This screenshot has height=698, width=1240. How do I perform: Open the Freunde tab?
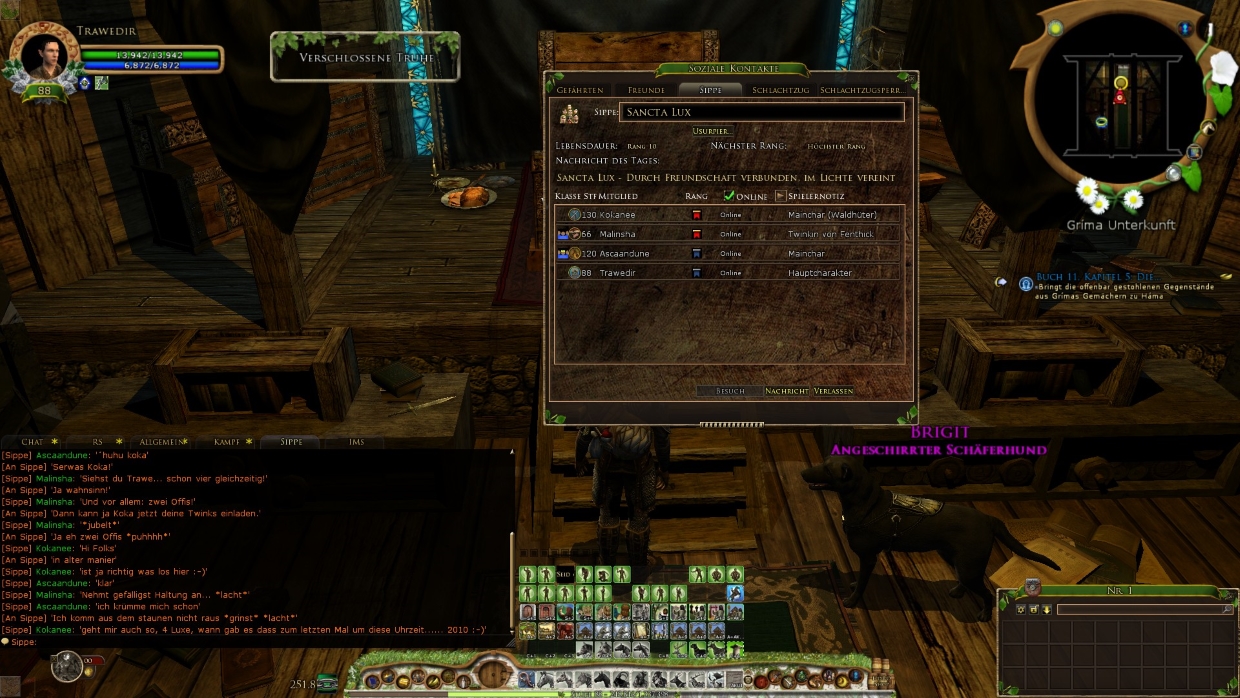[x=646, y=90]
